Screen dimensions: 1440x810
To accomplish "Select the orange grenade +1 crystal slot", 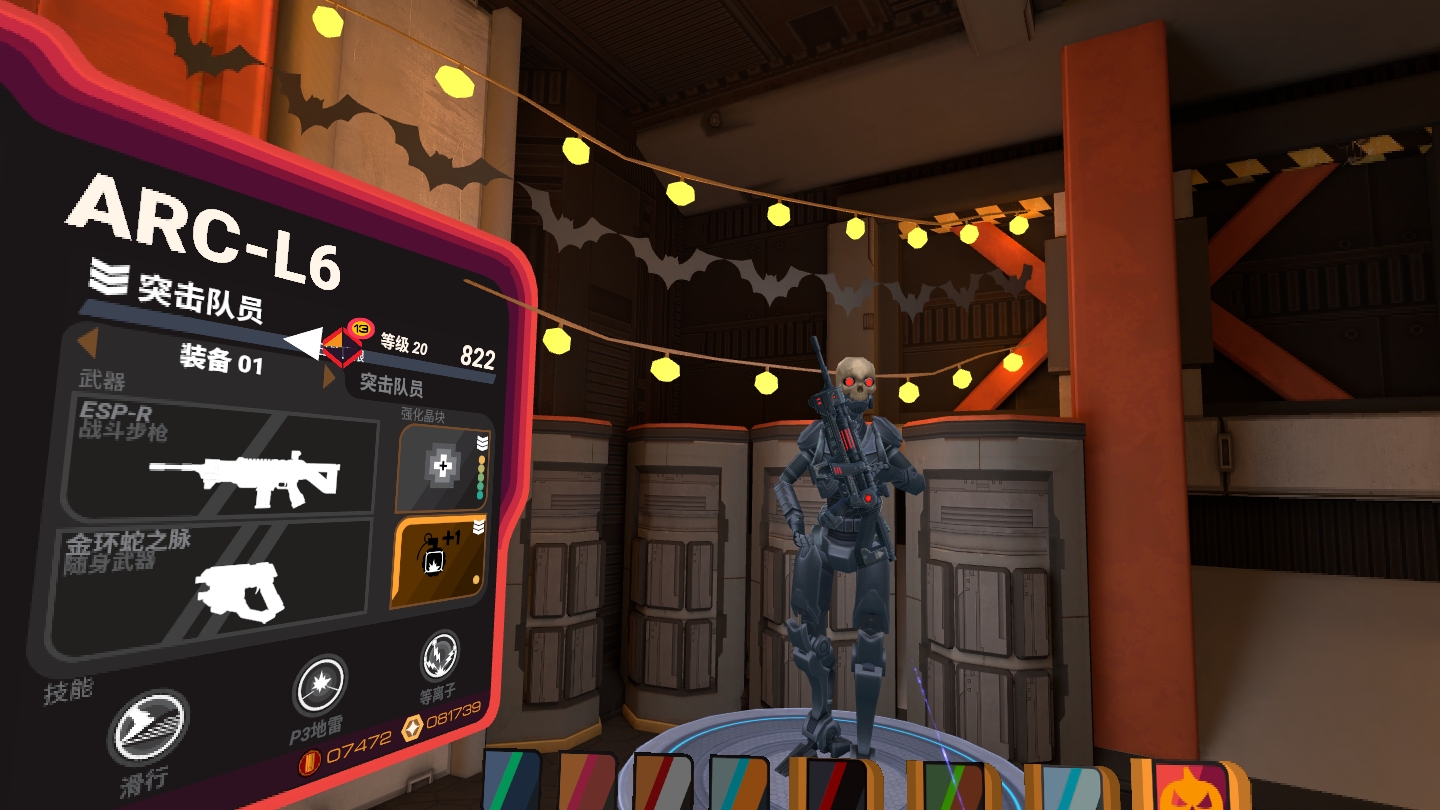I will (438, 563).
